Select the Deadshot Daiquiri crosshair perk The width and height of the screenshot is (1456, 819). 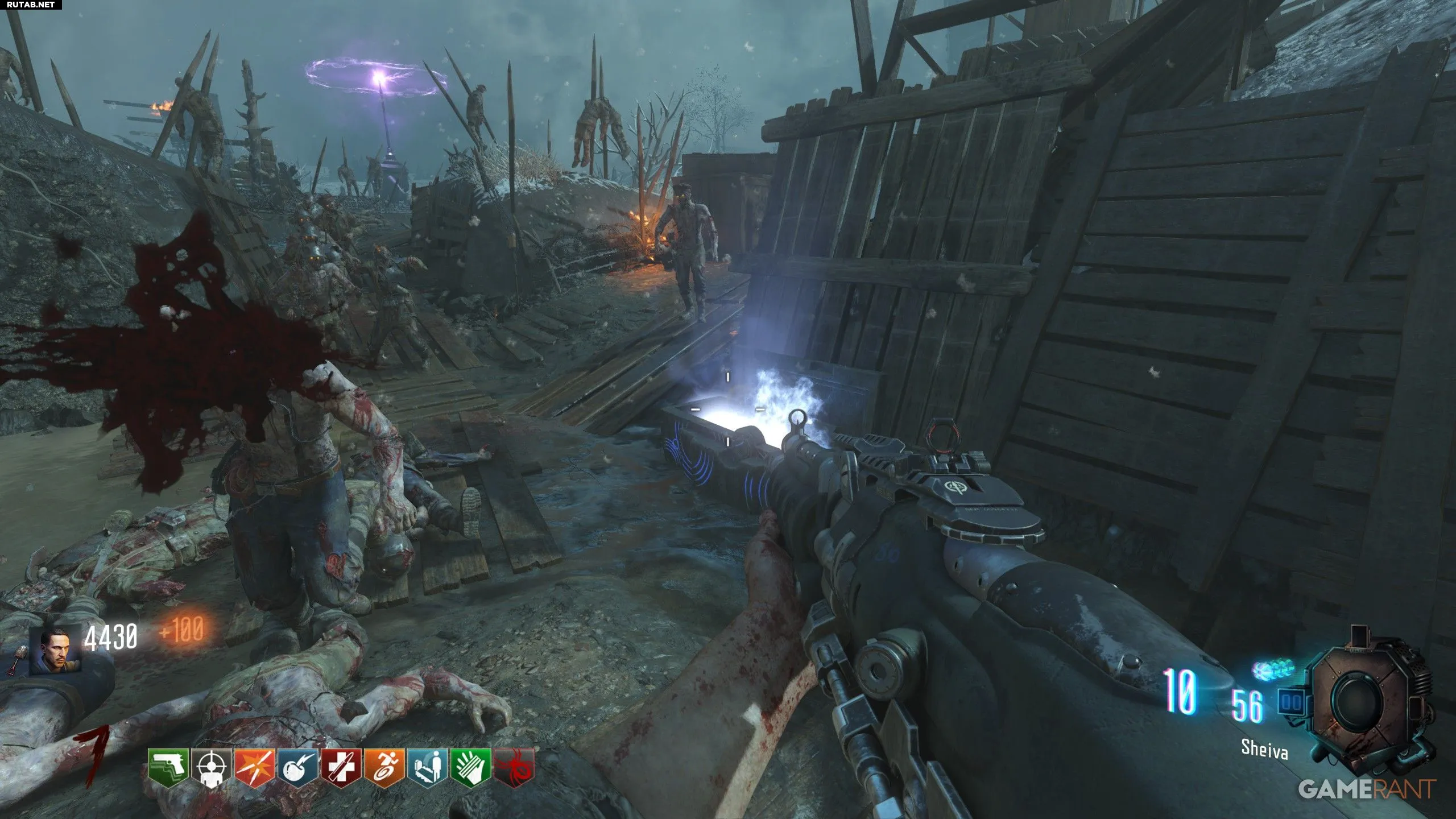pos(212,768)
